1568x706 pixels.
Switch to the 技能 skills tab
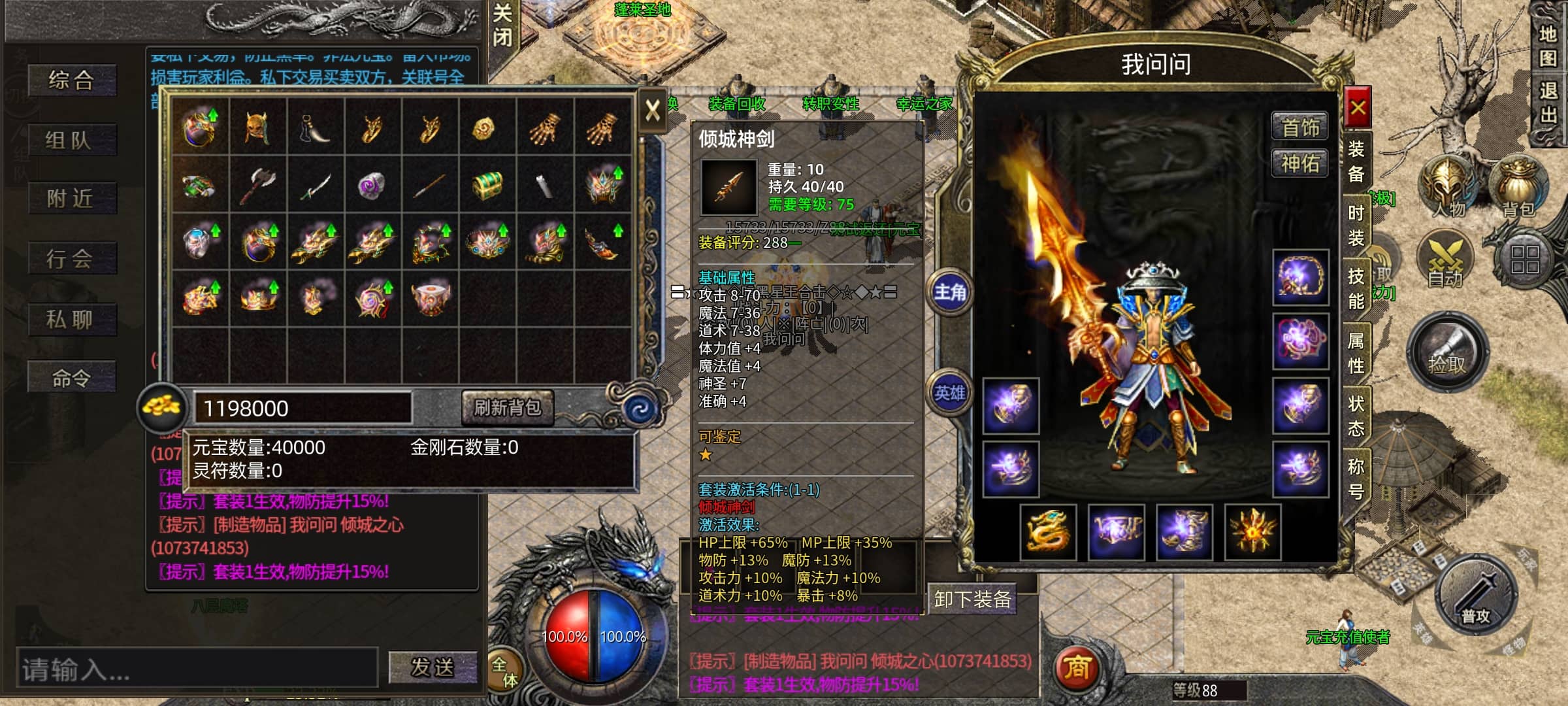click(x=1356, y=288)
